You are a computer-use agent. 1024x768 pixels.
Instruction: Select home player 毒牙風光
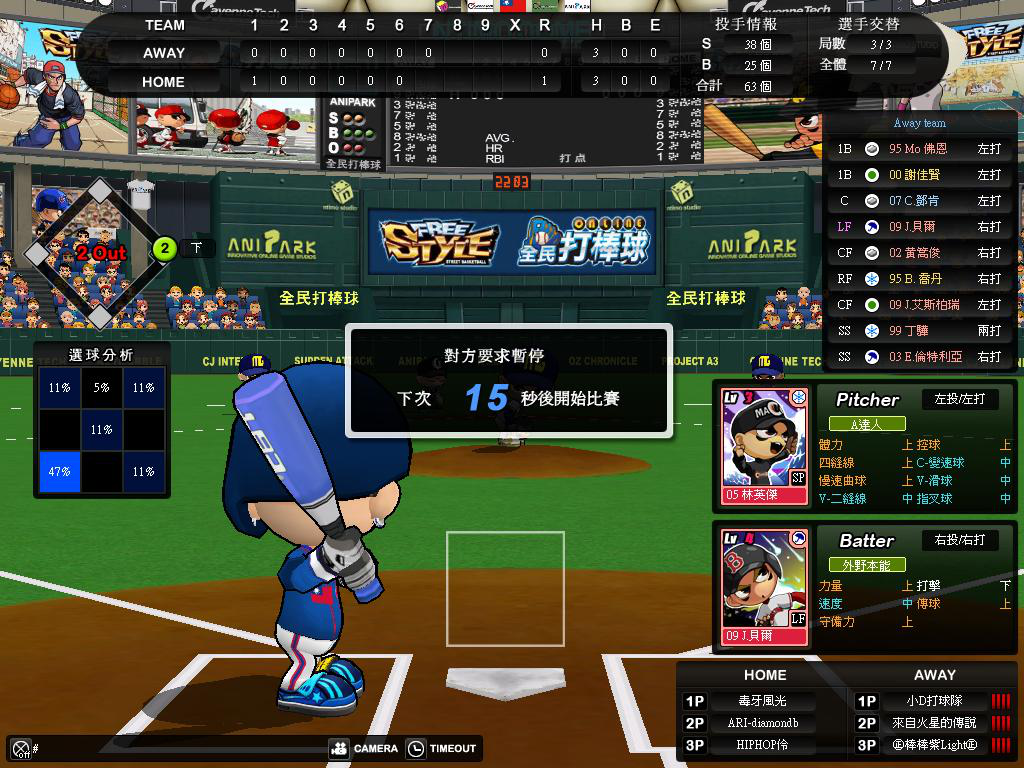(762, 701)
